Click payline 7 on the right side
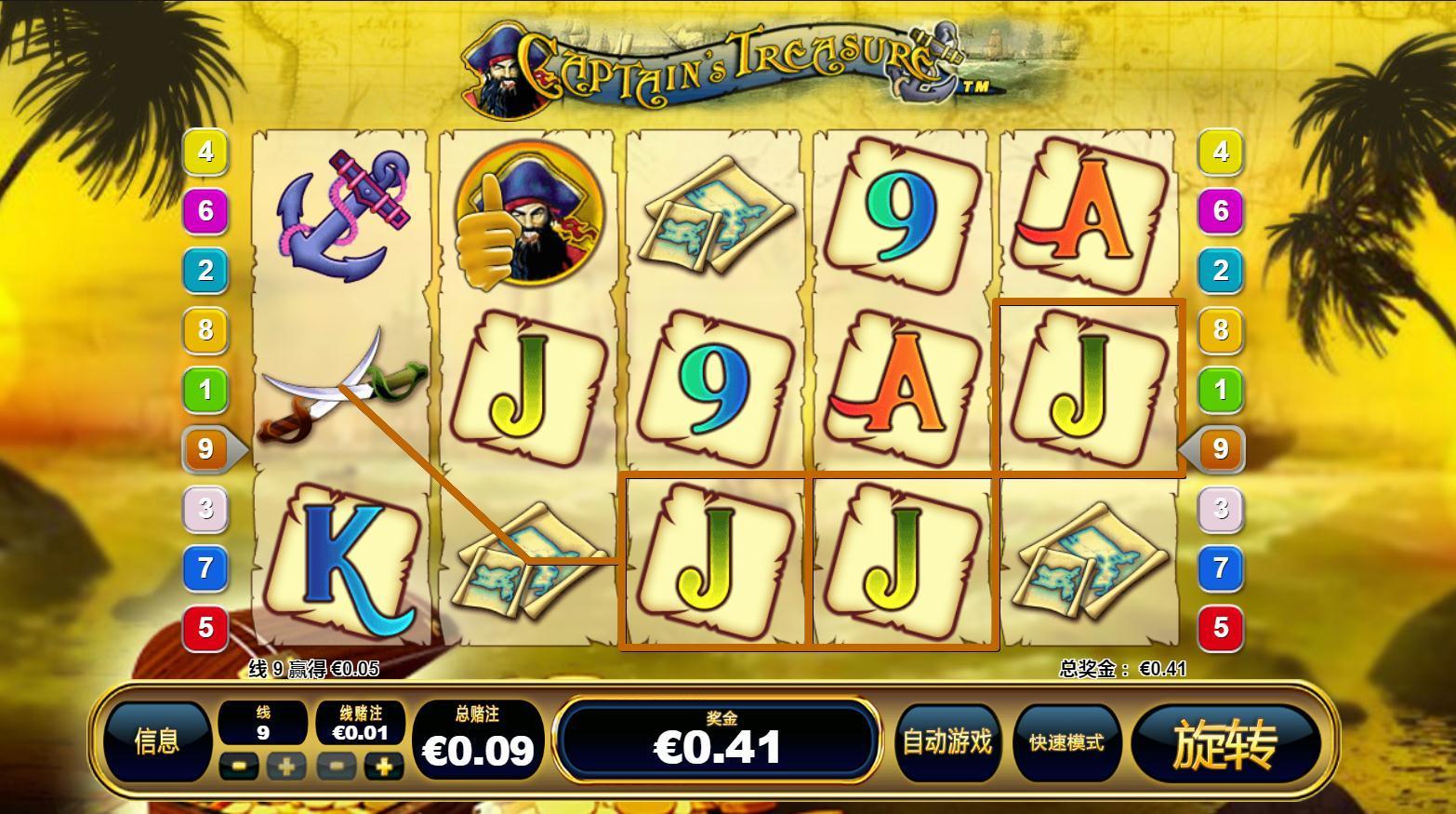Image resolution: width=1456 pixels, height=814 pixels. 1220,567
